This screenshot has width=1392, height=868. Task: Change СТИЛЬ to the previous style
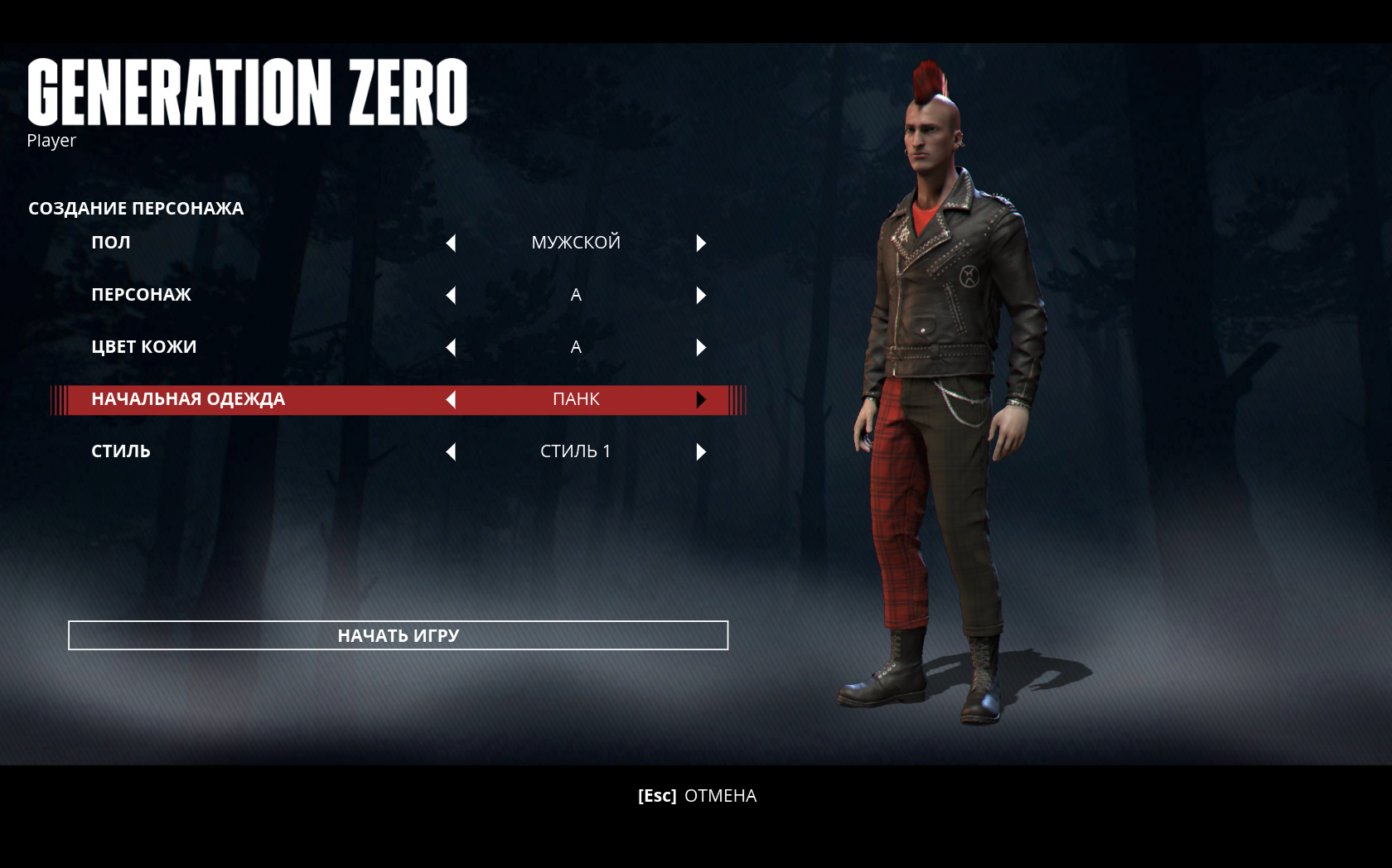coord(451,451)
